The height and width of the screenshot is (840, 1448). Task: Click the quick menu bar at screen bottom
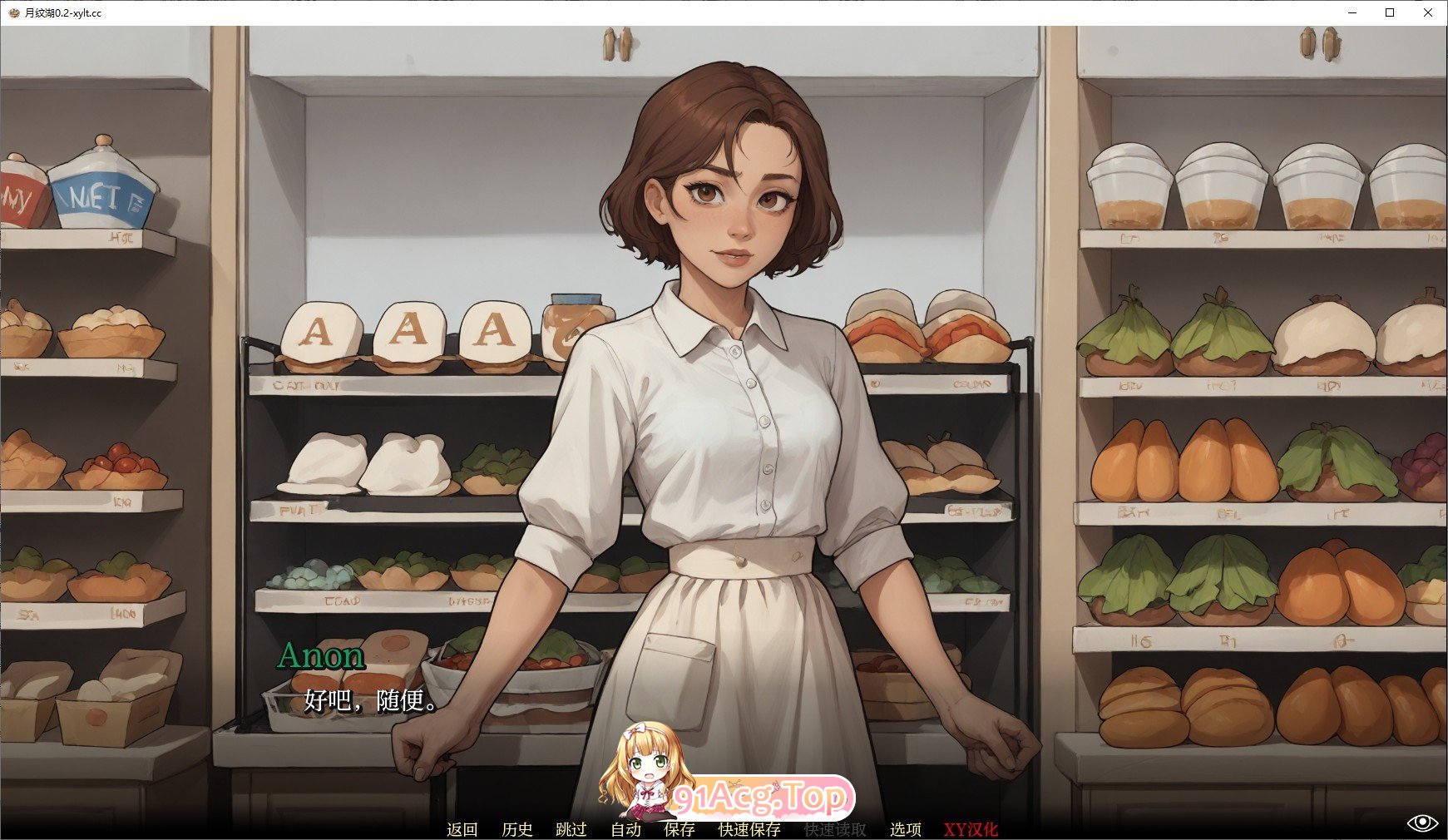(x=724, y=829)
